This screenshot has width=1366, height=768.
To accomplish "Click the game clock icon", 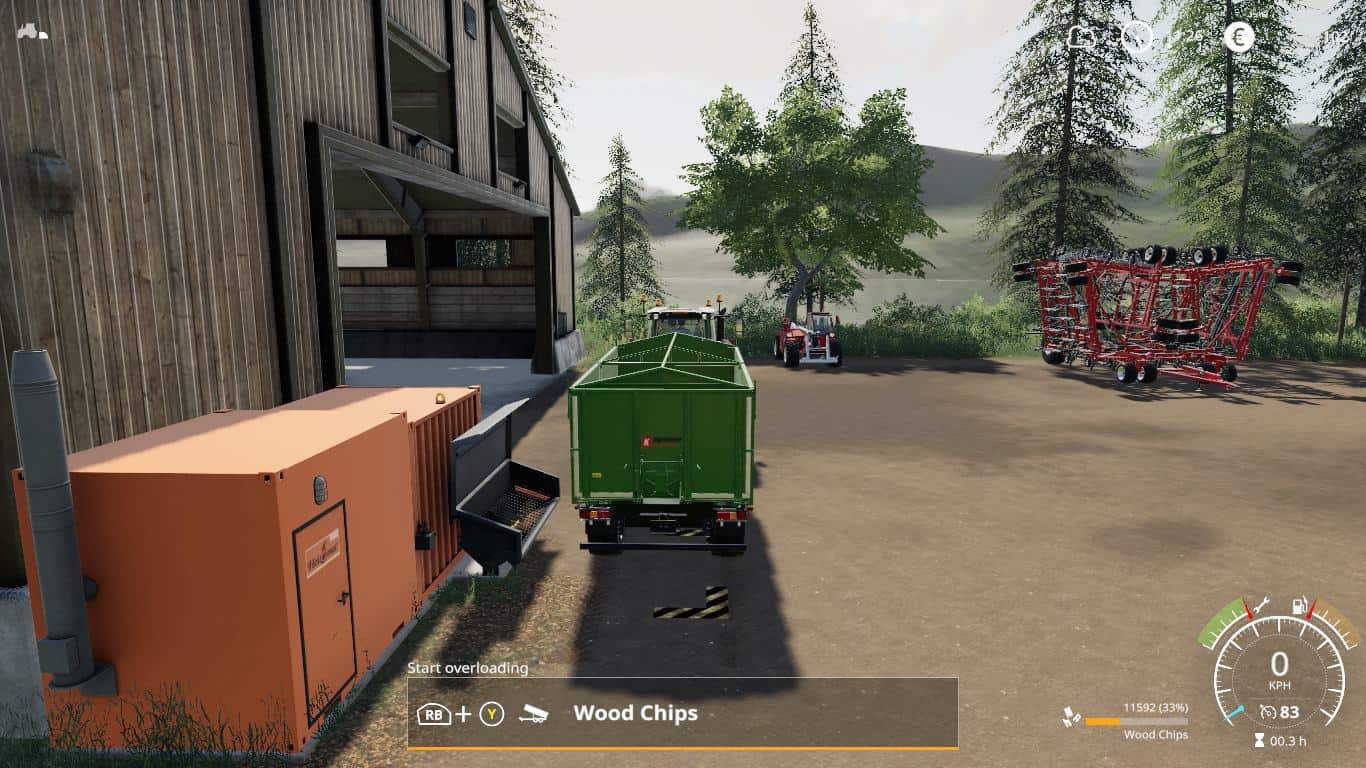I will (x=1137, y=38).
